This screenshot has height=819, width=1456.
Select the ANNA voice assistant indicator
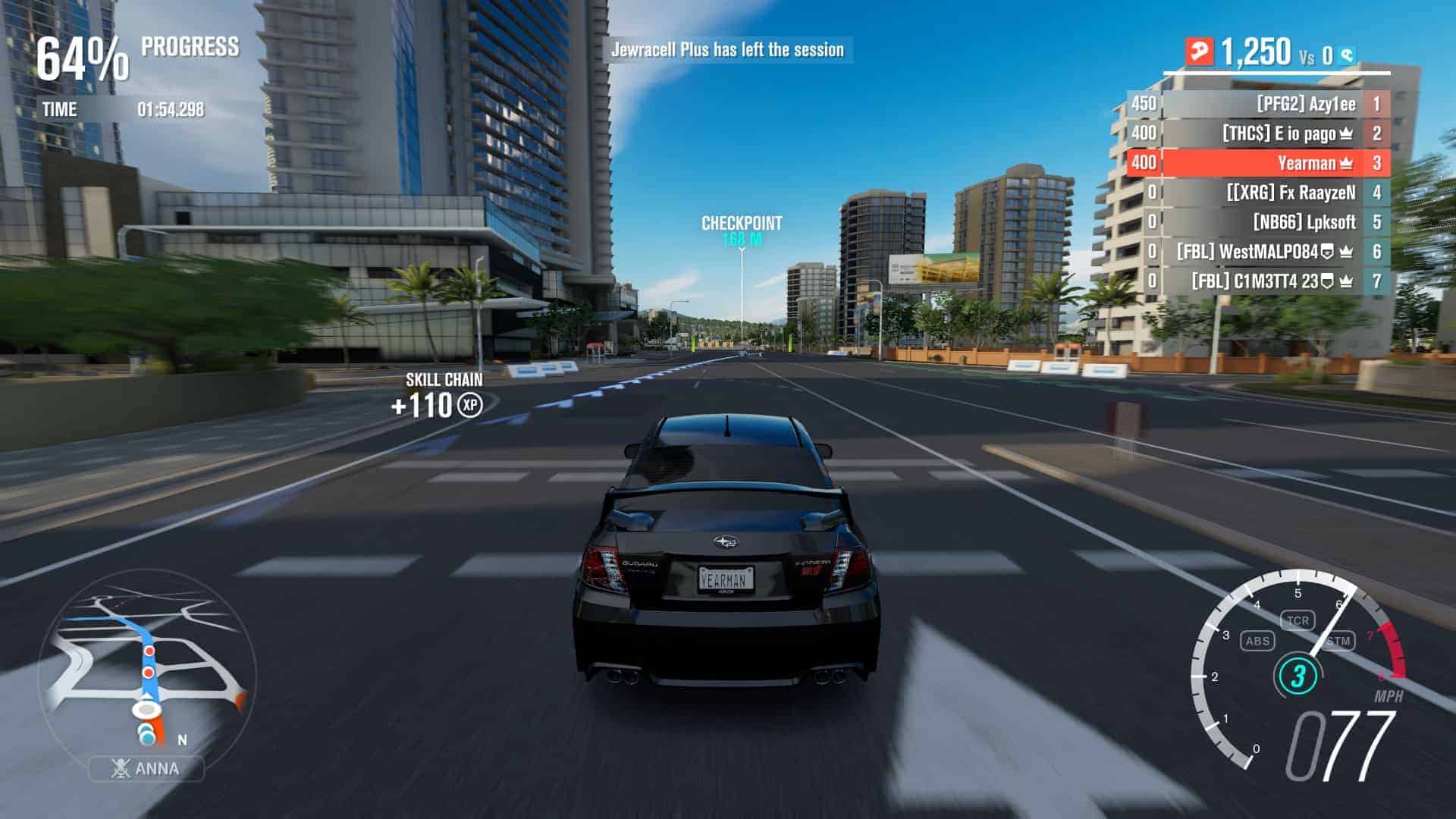(x=146, y=768)
